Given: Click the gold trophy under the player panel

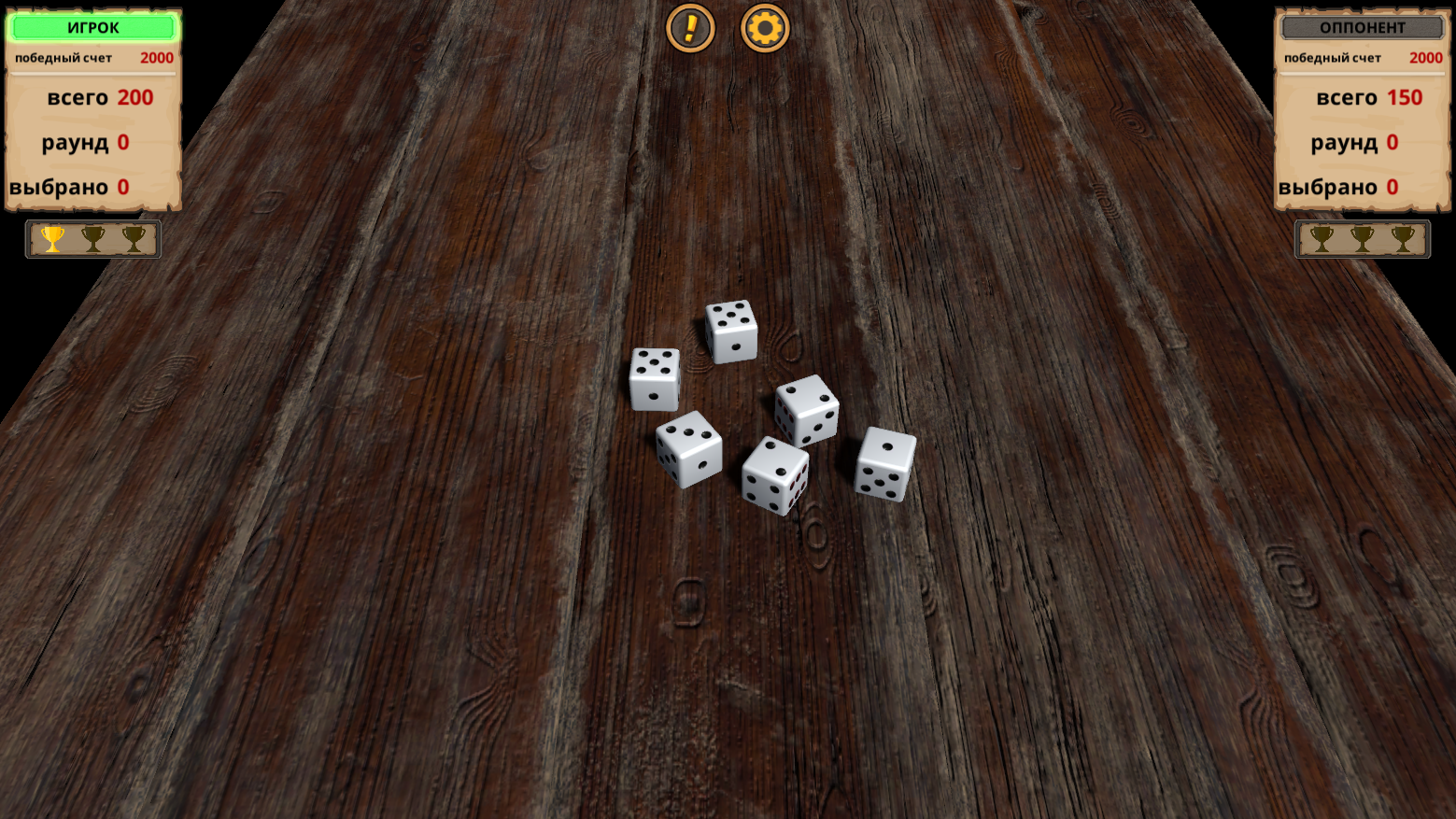Looking at the screenshot, I should tap(53, 239).
